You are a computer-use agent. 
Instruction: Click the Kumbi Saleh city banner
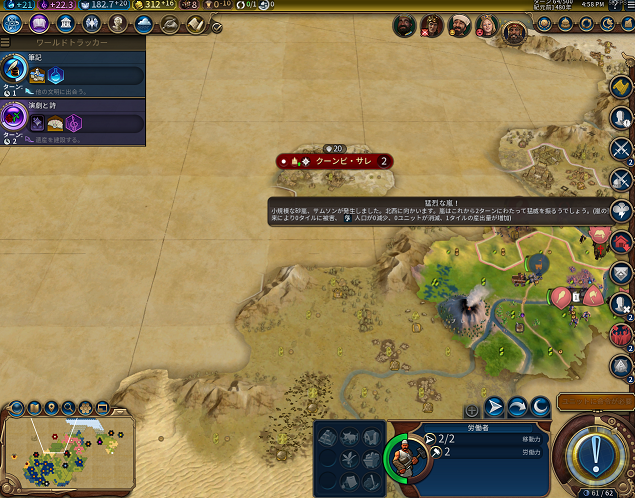[x=336, y=160]
